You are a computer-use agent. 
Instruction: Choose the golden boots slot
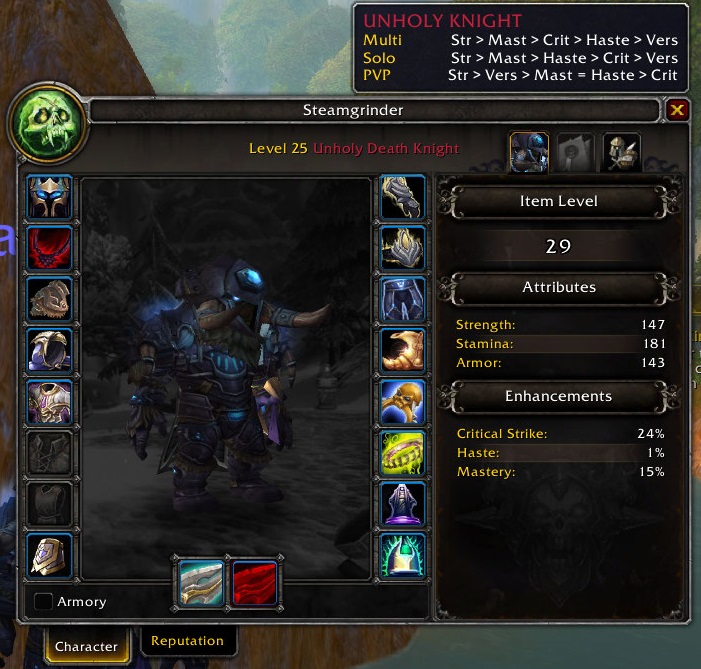click(x=403, y=350)
